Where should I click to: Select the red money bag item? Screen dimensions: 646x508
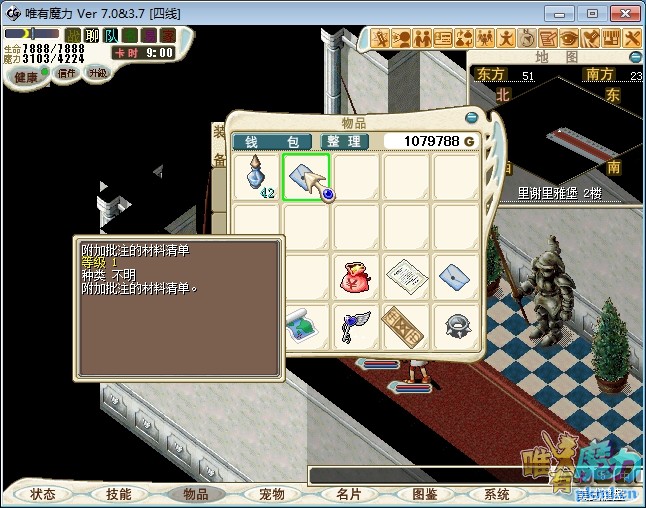click(357, 277)
